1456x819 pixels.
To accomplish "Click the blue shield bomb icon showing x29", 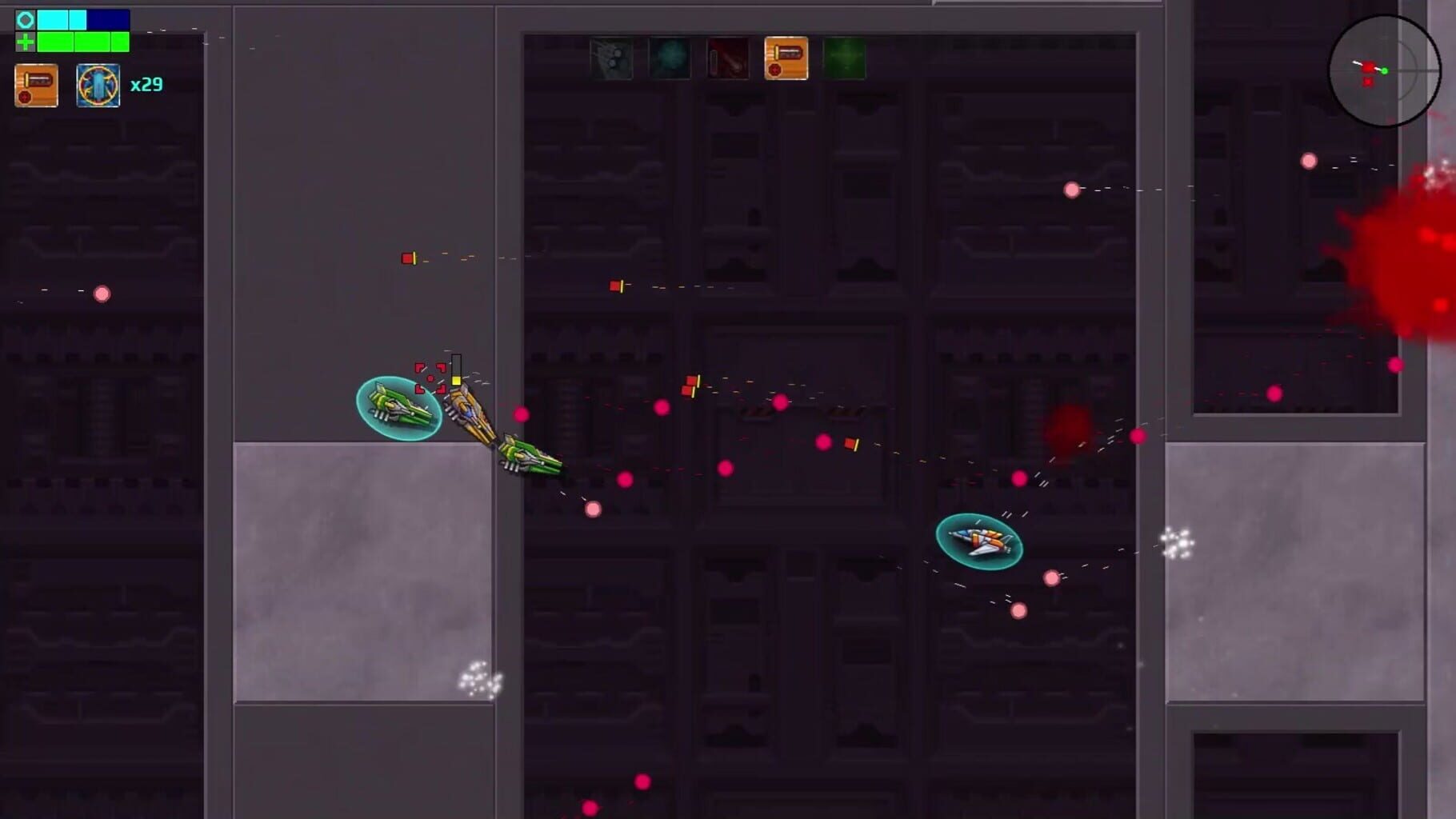I will (x=98, y=85).
